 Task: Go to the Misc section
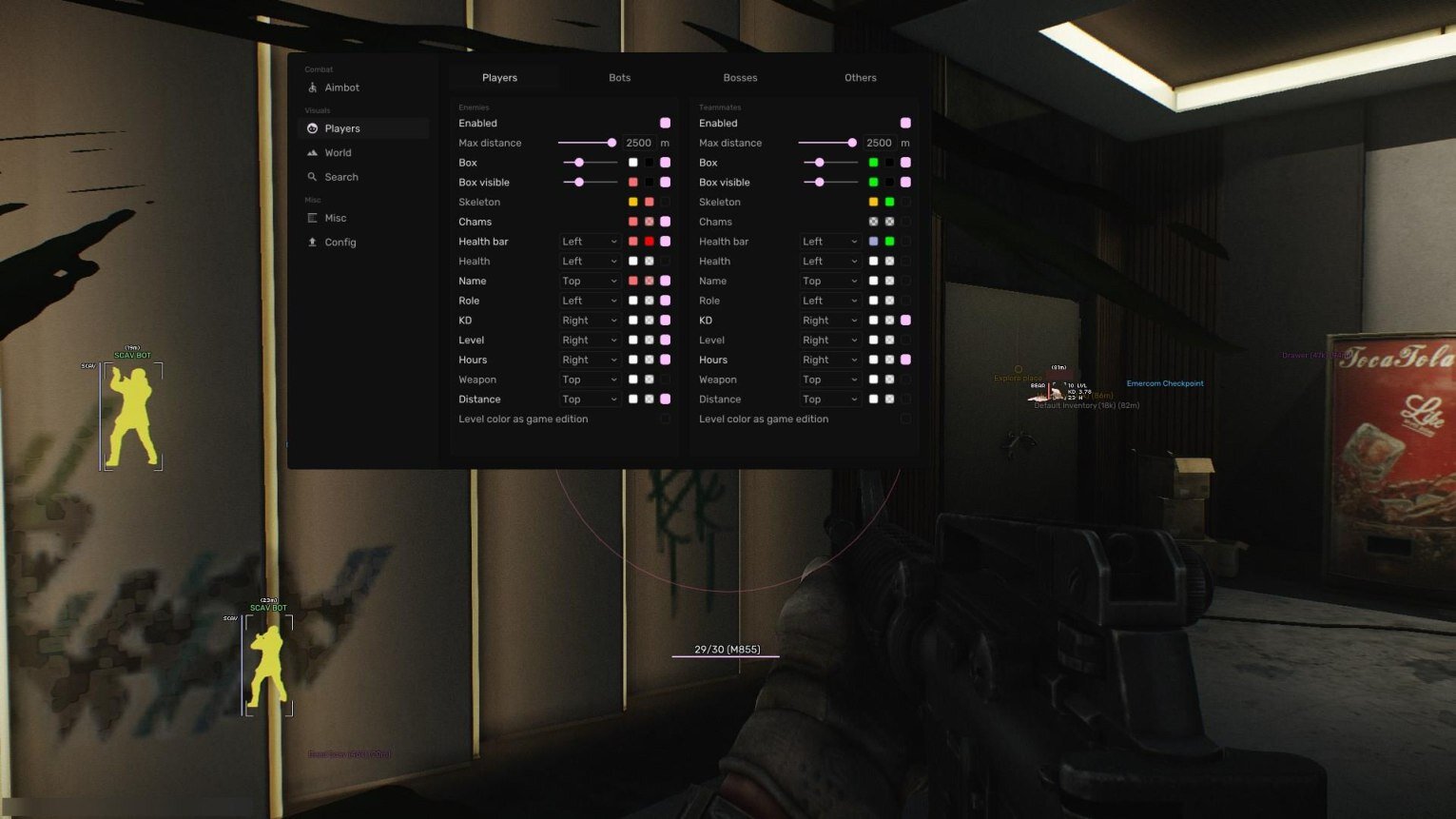click(x=335, y=218)
